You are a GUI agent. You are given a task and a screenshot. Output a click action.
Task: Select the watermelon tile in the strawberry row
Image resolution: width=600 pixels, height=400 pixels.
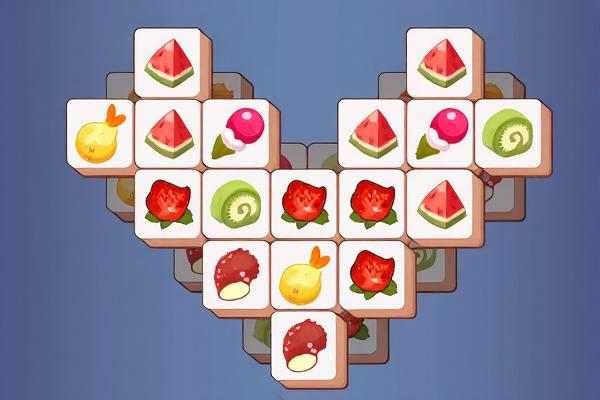[x=440, y=203]
